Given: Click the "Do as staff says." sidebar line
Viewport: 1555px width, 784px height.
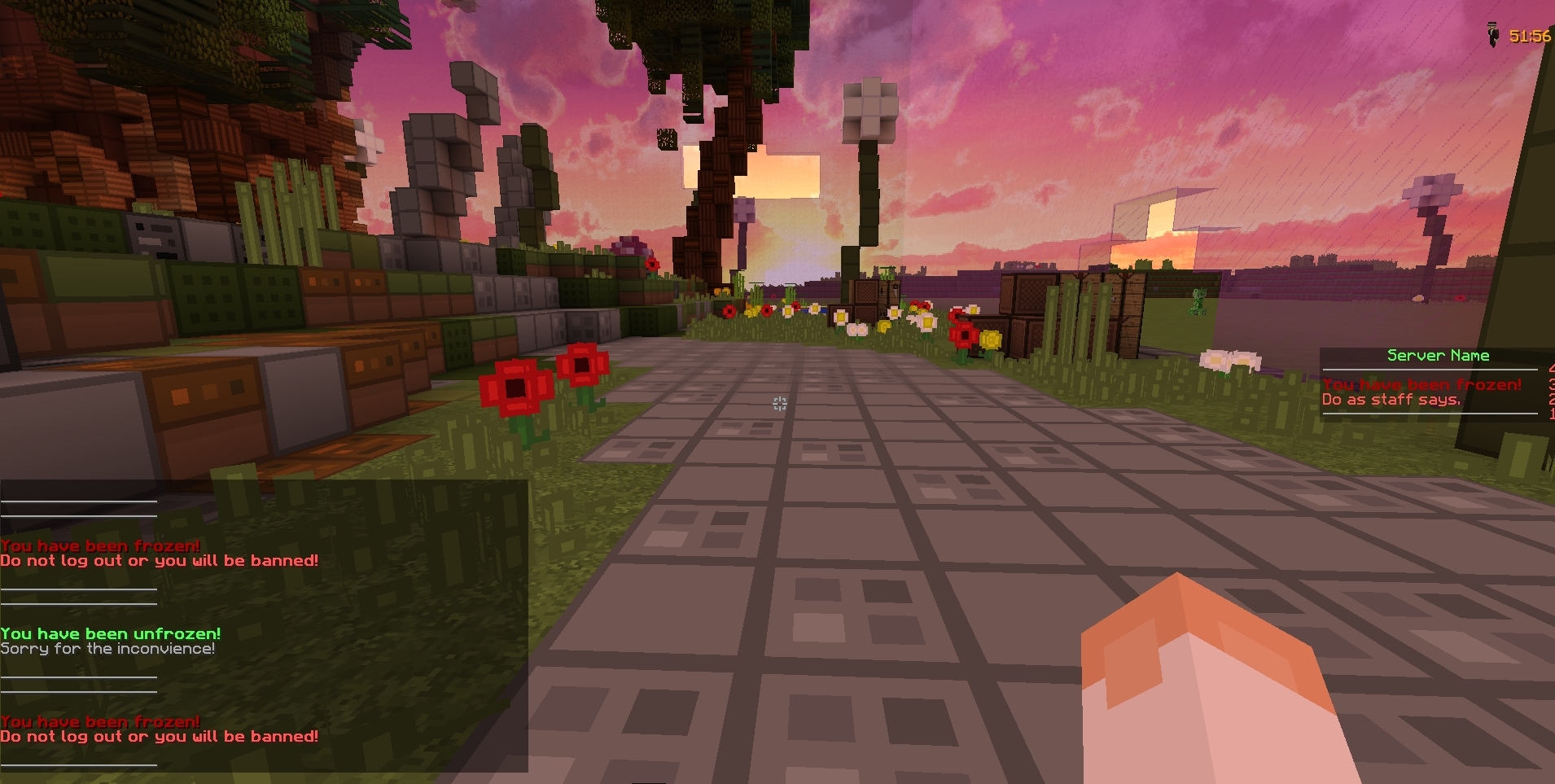Looking at the screenshot, I should tap(1392, 400).
